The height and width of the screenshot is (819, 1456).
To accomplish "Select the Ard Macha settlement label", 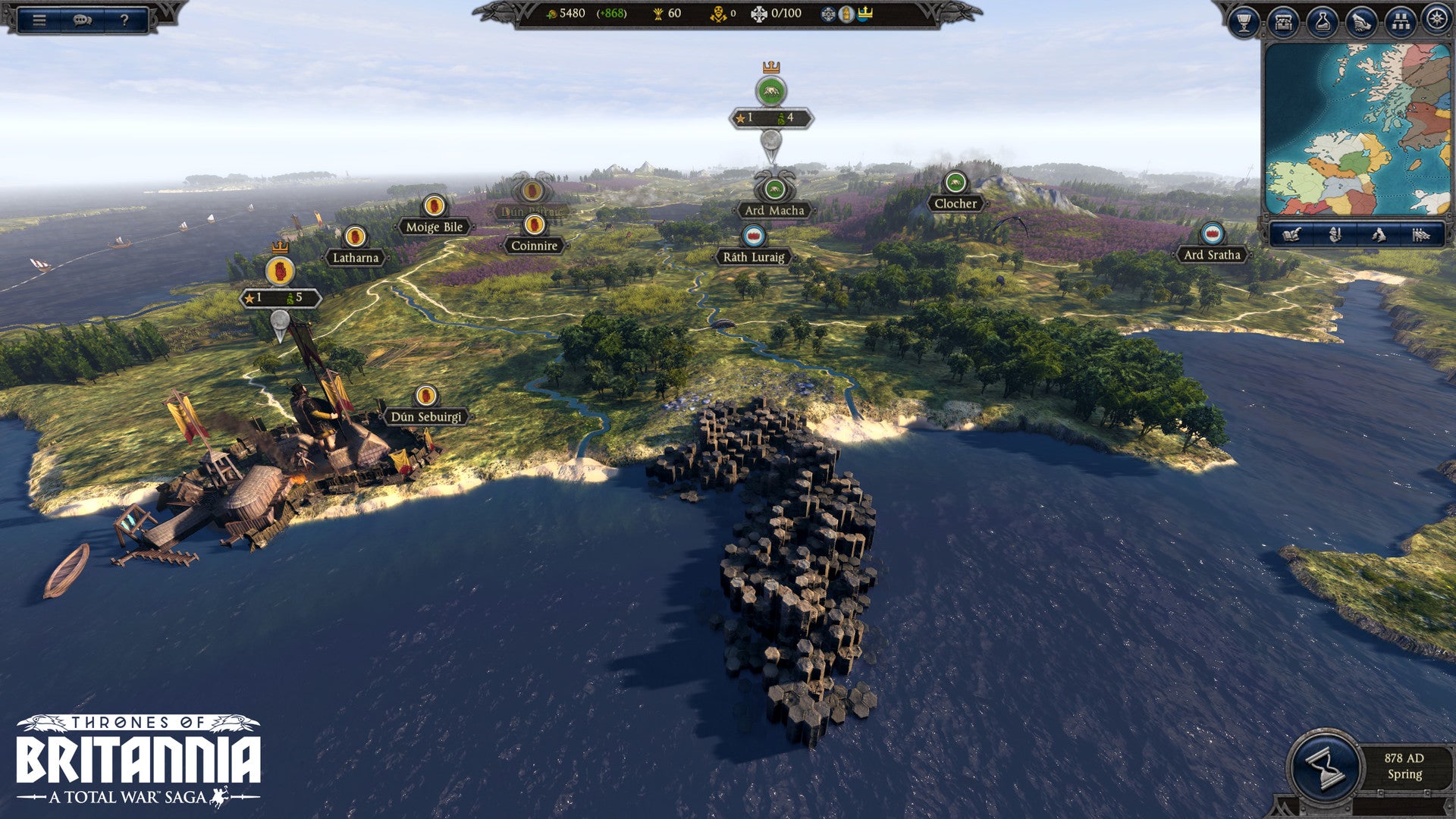I will point(773,211).
